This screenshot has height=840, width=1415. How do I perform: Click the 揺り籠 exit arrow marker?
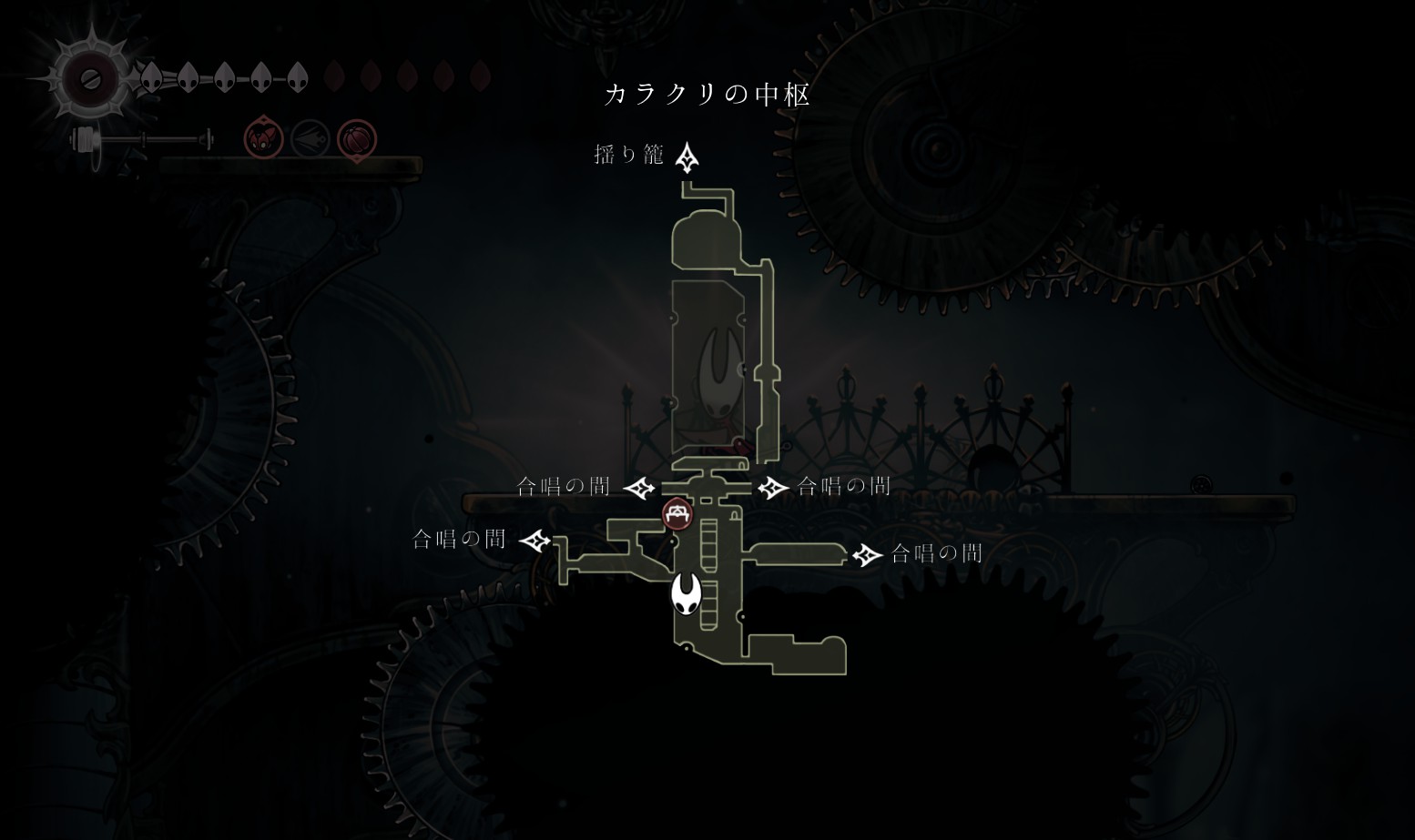(x=687, y=157)
